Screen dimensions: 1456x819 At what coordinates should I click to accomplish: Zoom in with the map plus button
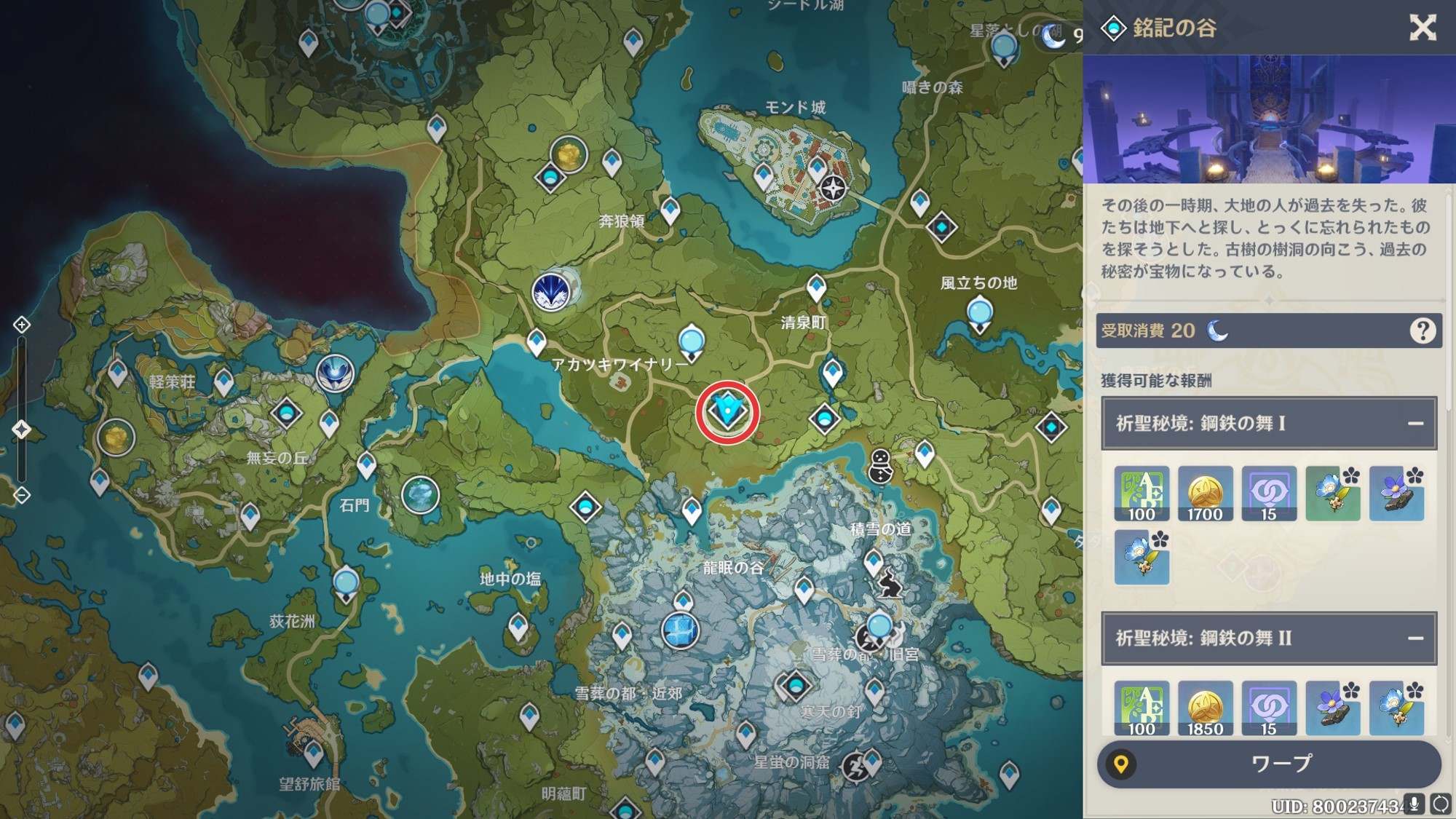click(22, 325)
